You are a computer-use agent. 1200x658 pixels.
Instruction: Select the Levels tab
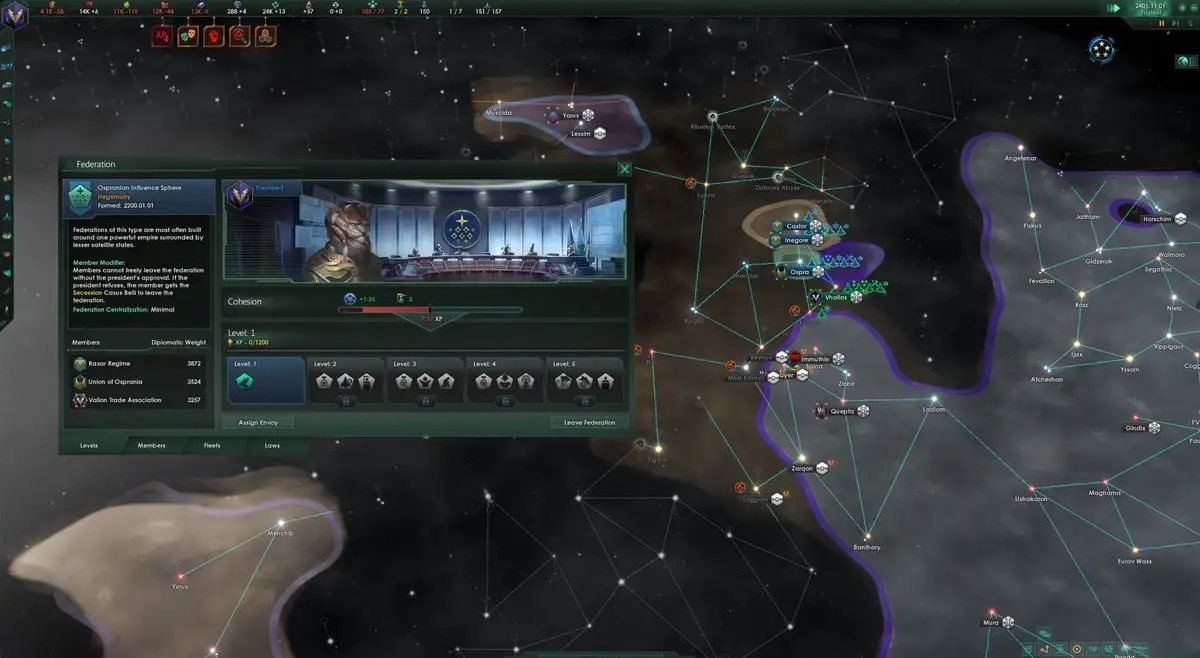[89, 445]
